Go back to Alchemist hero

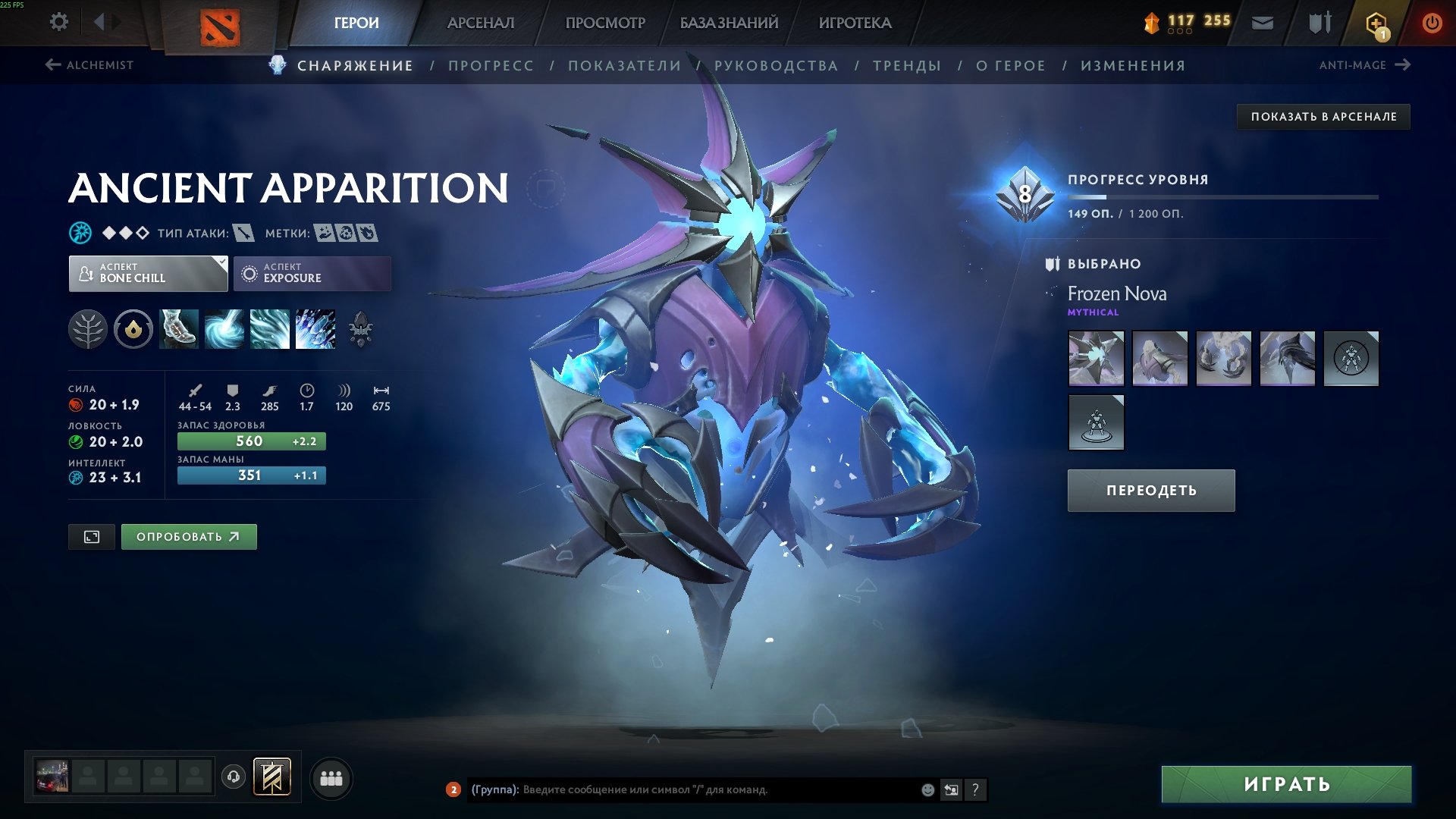91,65
